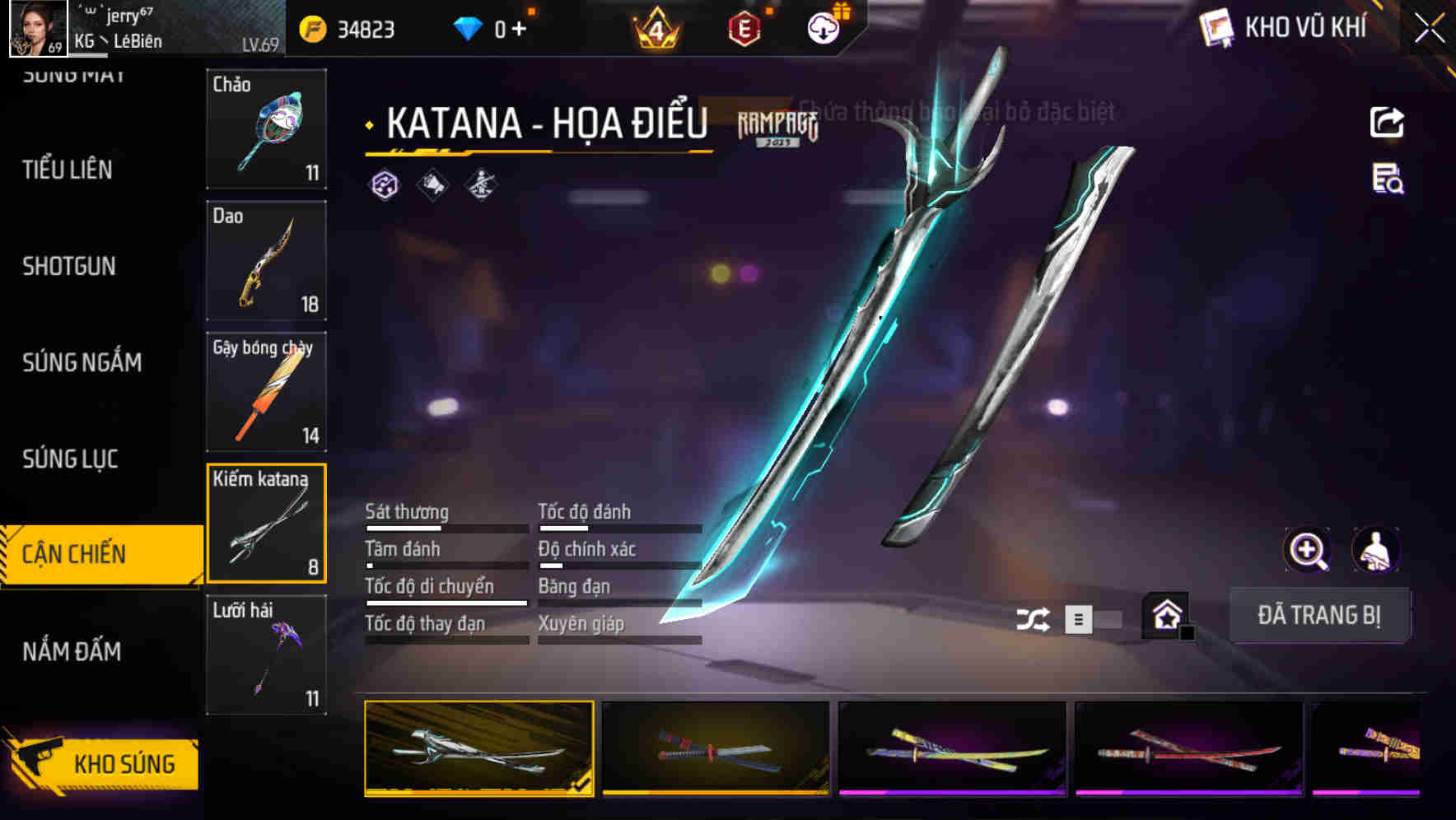1456x820 pixels.
Task: Switch to the SHOTGUN weapon category
Action: point(70,266)
